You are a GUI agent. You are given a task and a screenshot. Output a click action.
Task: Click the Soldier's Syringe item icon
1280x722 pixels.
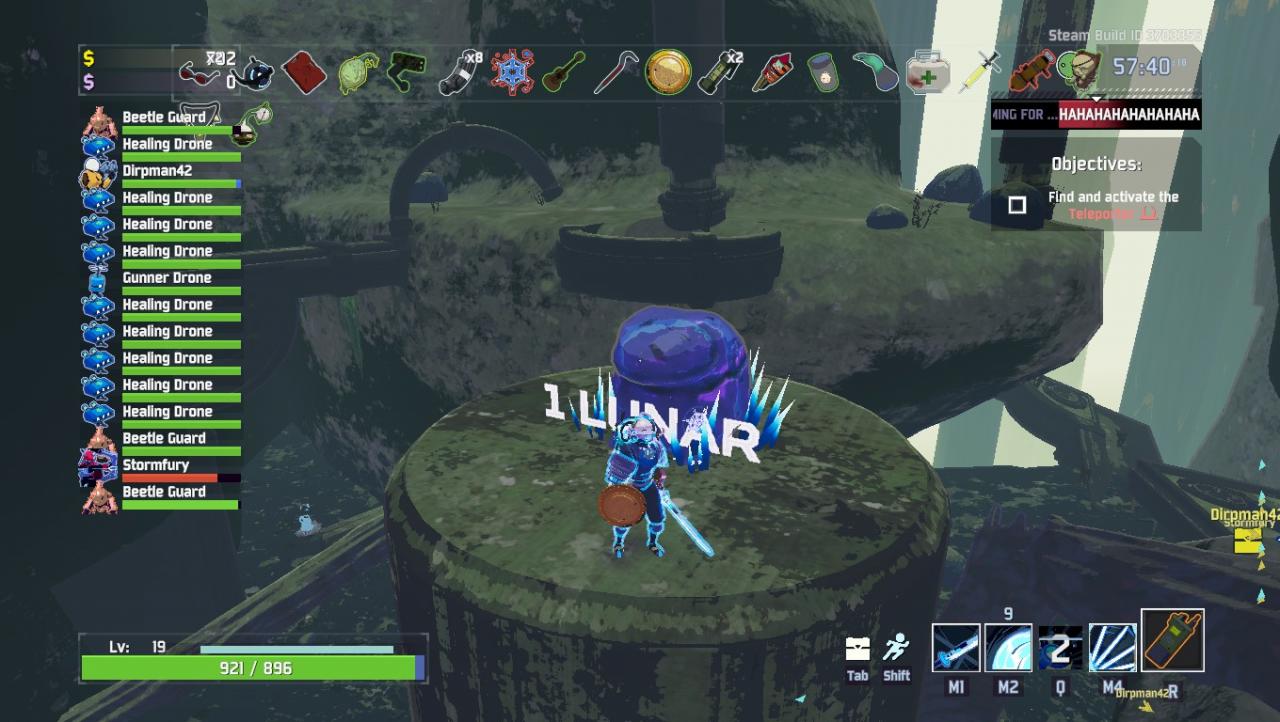point(979,73)
